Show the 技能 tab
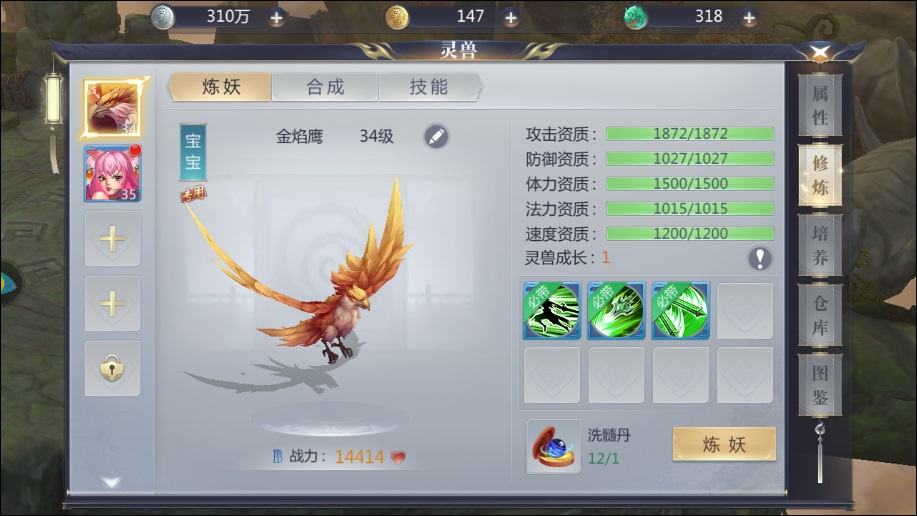This screenshot has height=516, width=917. point(429,87)
